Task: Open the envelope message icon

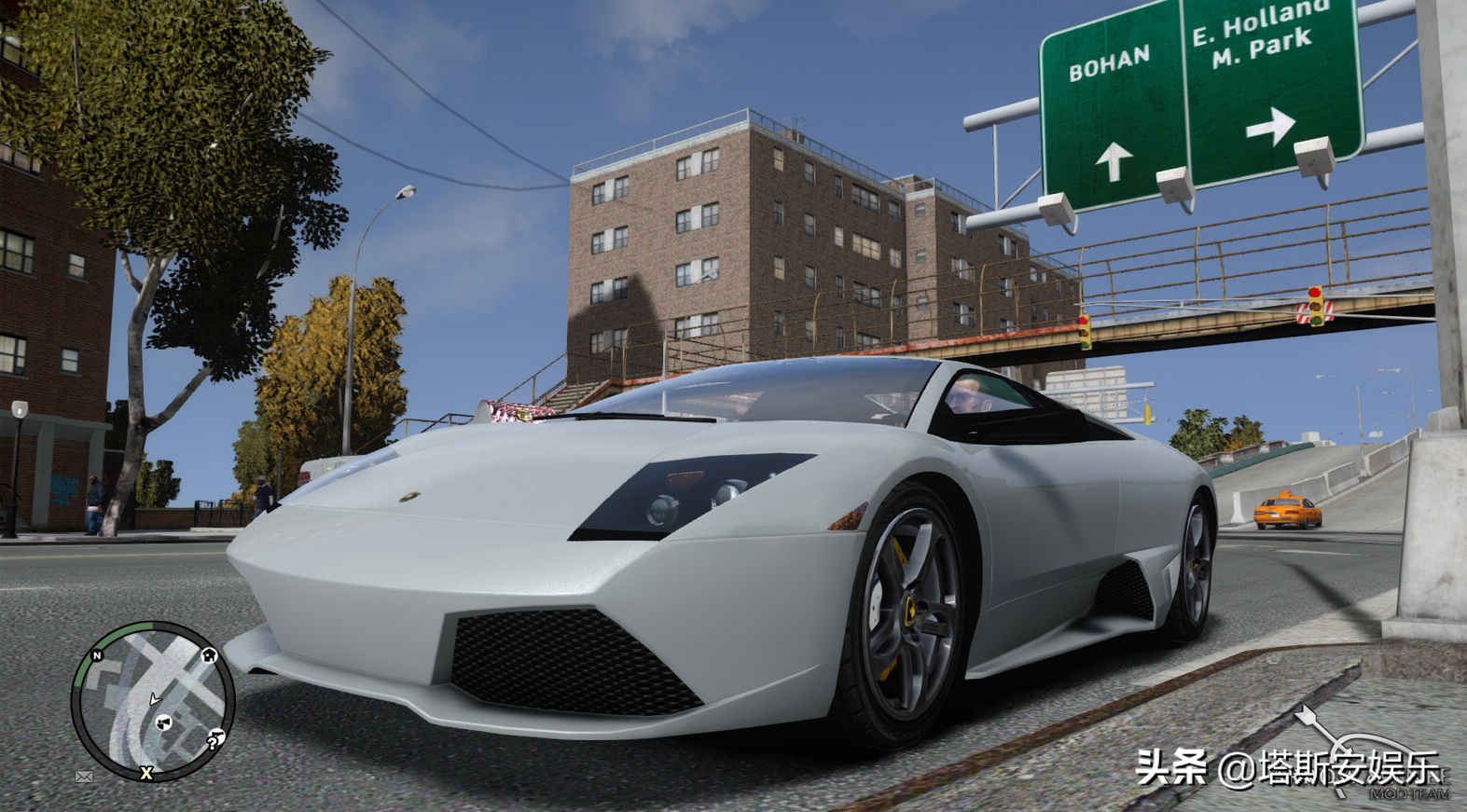Action: coord(84,776)
